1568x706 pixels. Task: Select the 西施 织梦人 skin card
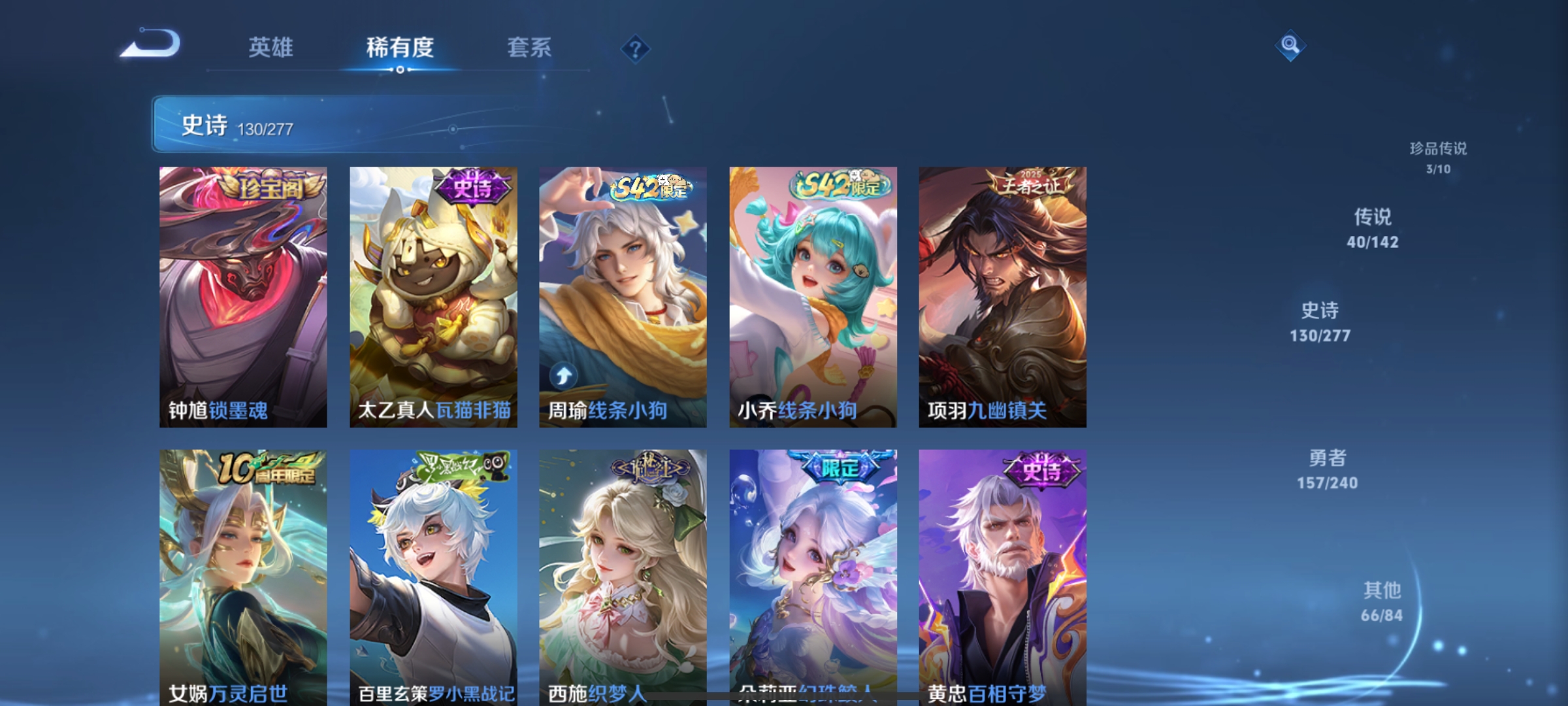point(622,575)
